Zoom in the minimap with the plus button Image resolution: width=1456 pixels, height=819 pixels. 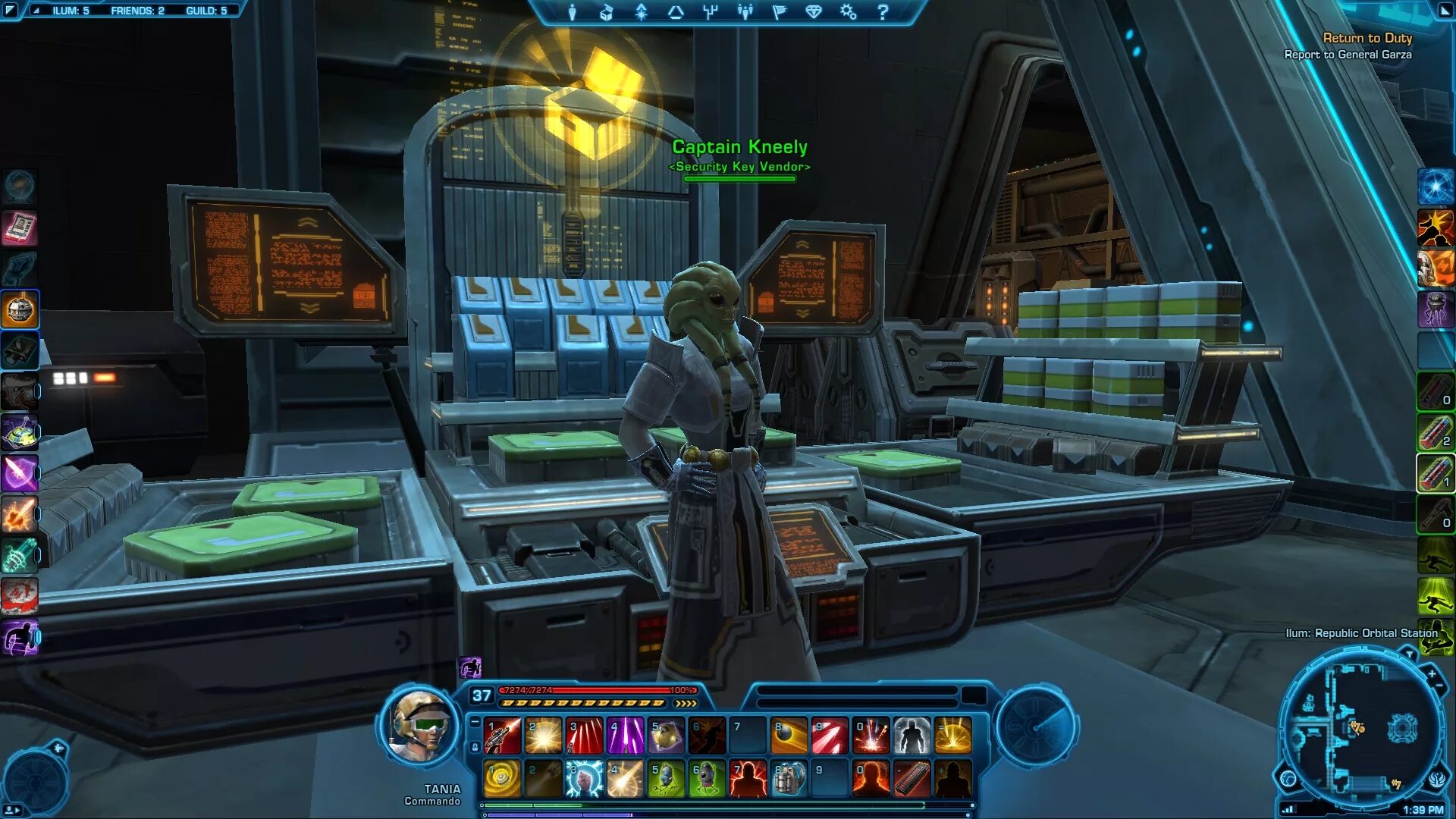1432,673
